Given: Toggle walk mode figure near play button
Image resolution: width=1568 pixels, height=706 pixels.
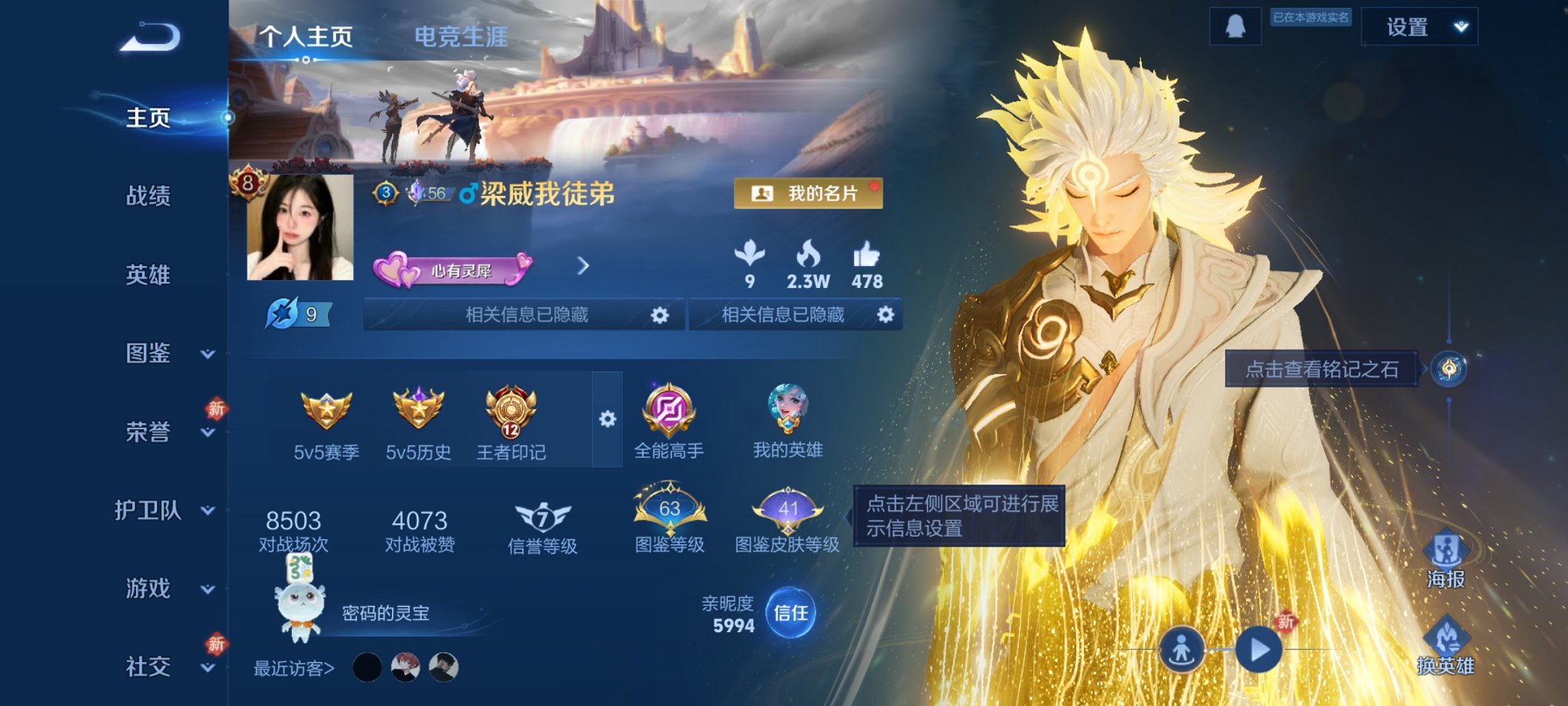Looking at the screenshot, I should [1183, 648].
